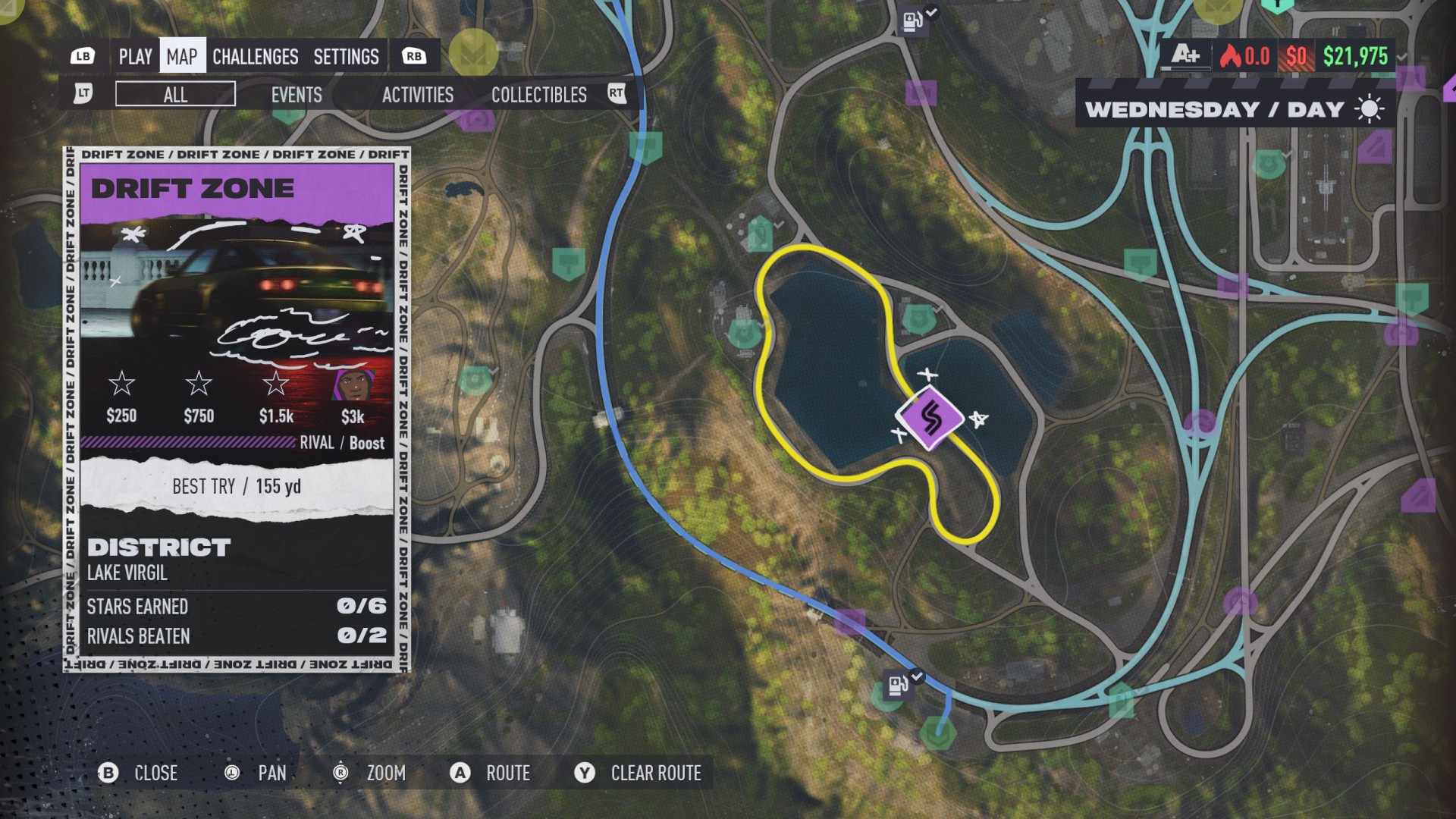Select the gas station marker at the map top
The height and width of the screenshot is (819, 1456).
912,21
